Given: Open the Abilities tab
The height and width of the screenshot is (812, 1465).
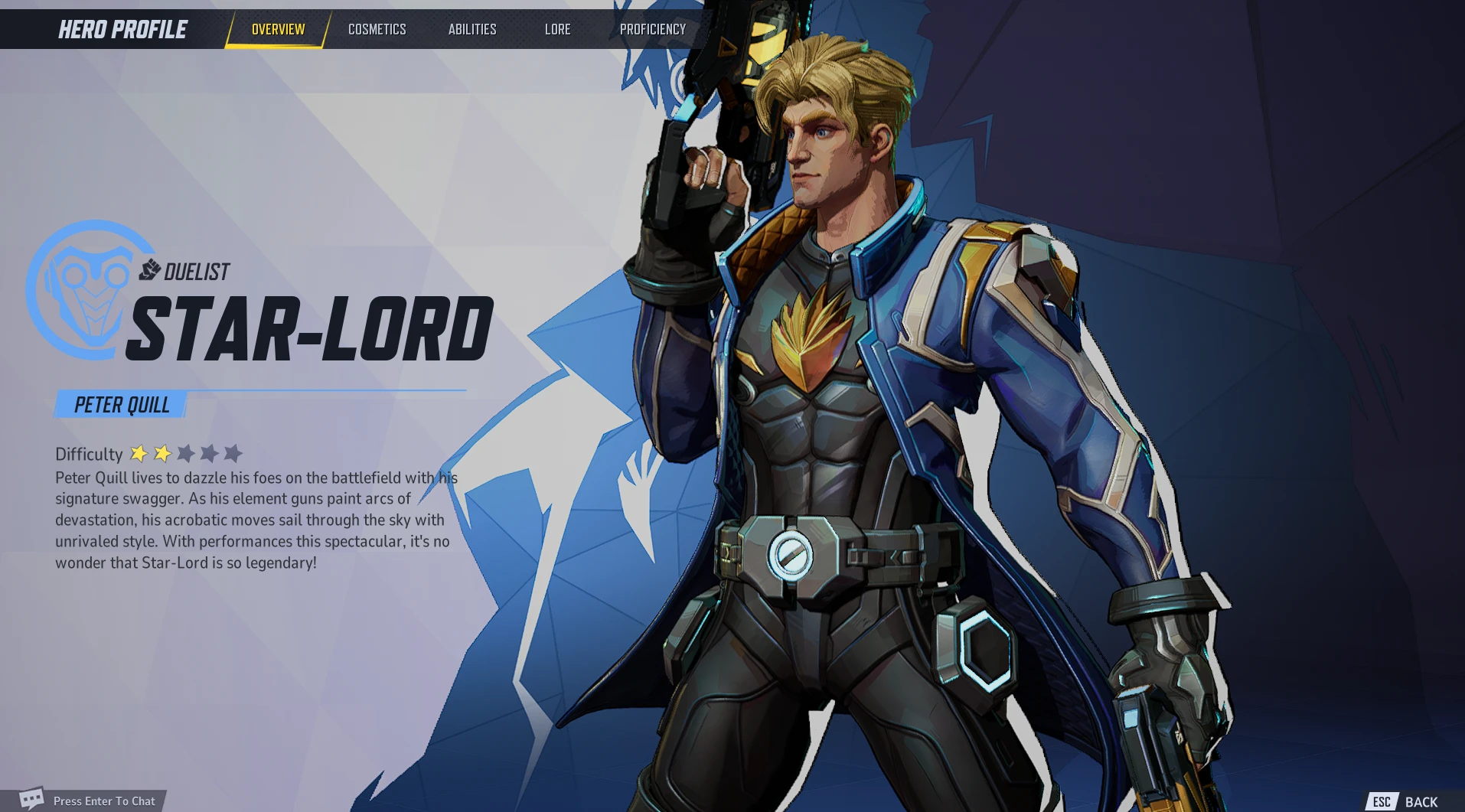Looking at the screenshot, I should tap(472, 30).
